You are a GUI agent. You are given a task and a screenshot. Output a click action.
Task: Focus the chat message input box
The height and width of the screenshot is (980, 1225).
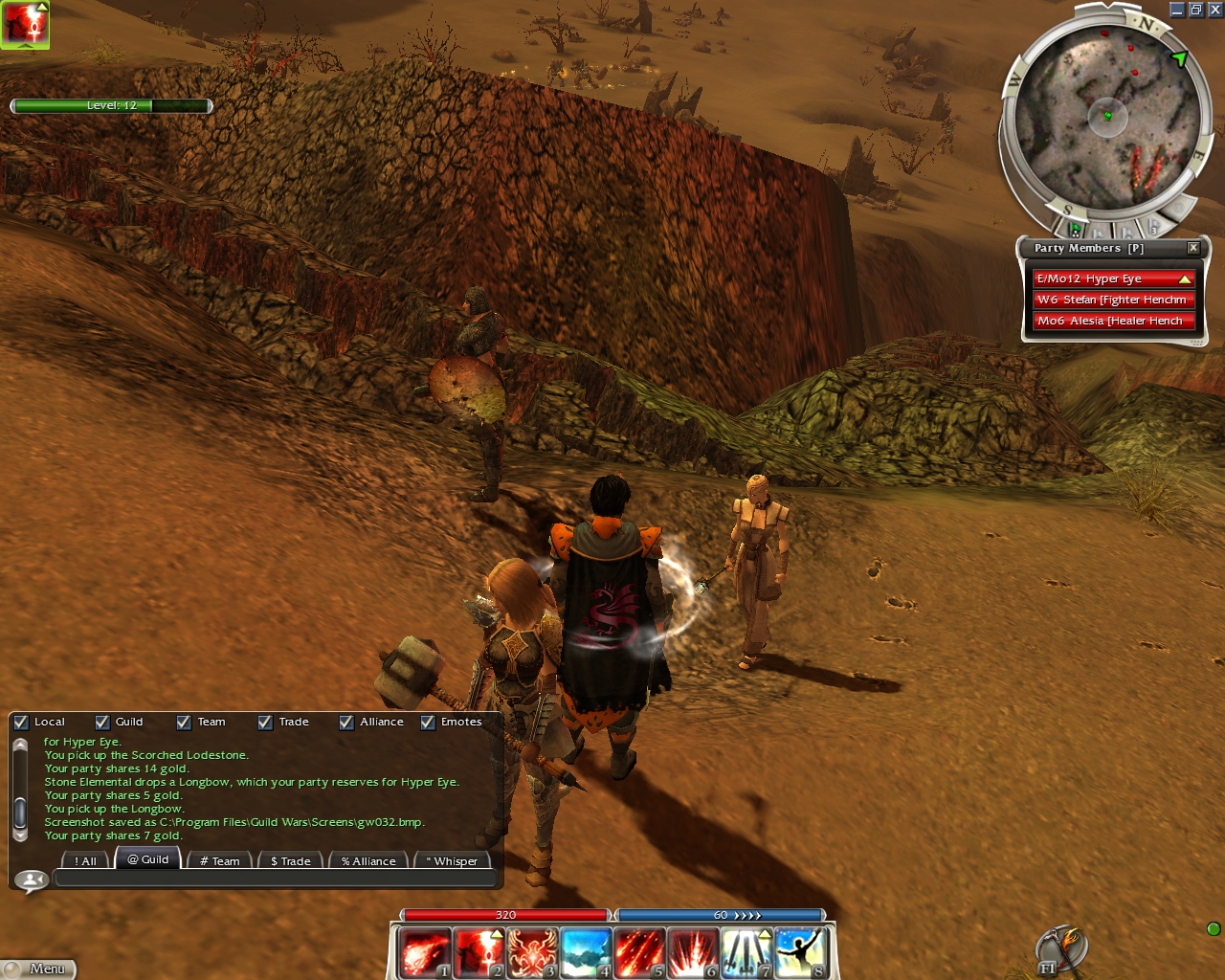275,879
